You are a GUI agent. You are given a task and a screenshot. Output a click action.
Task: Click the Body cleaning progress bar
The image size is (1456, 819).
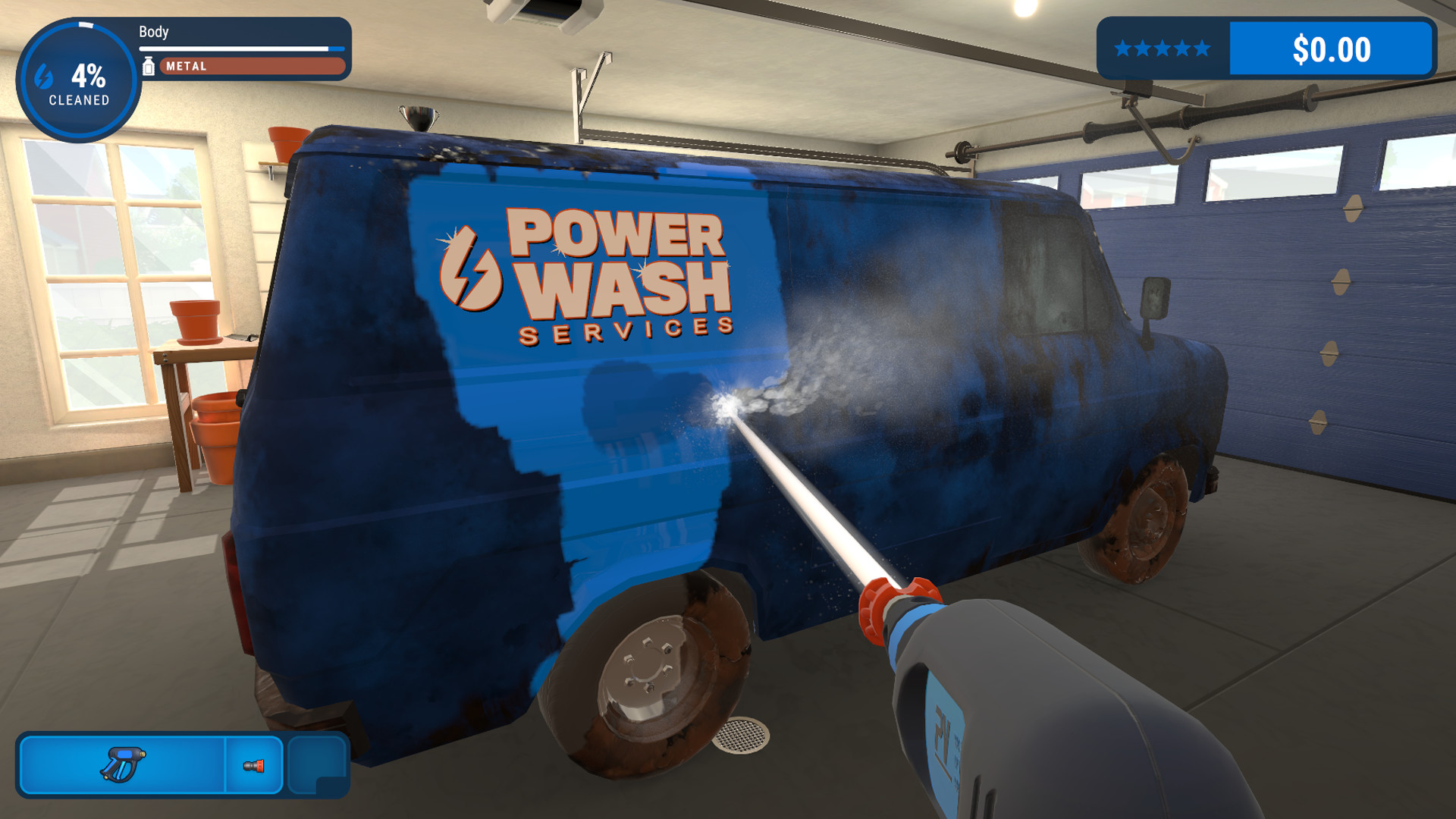(243, 50)
